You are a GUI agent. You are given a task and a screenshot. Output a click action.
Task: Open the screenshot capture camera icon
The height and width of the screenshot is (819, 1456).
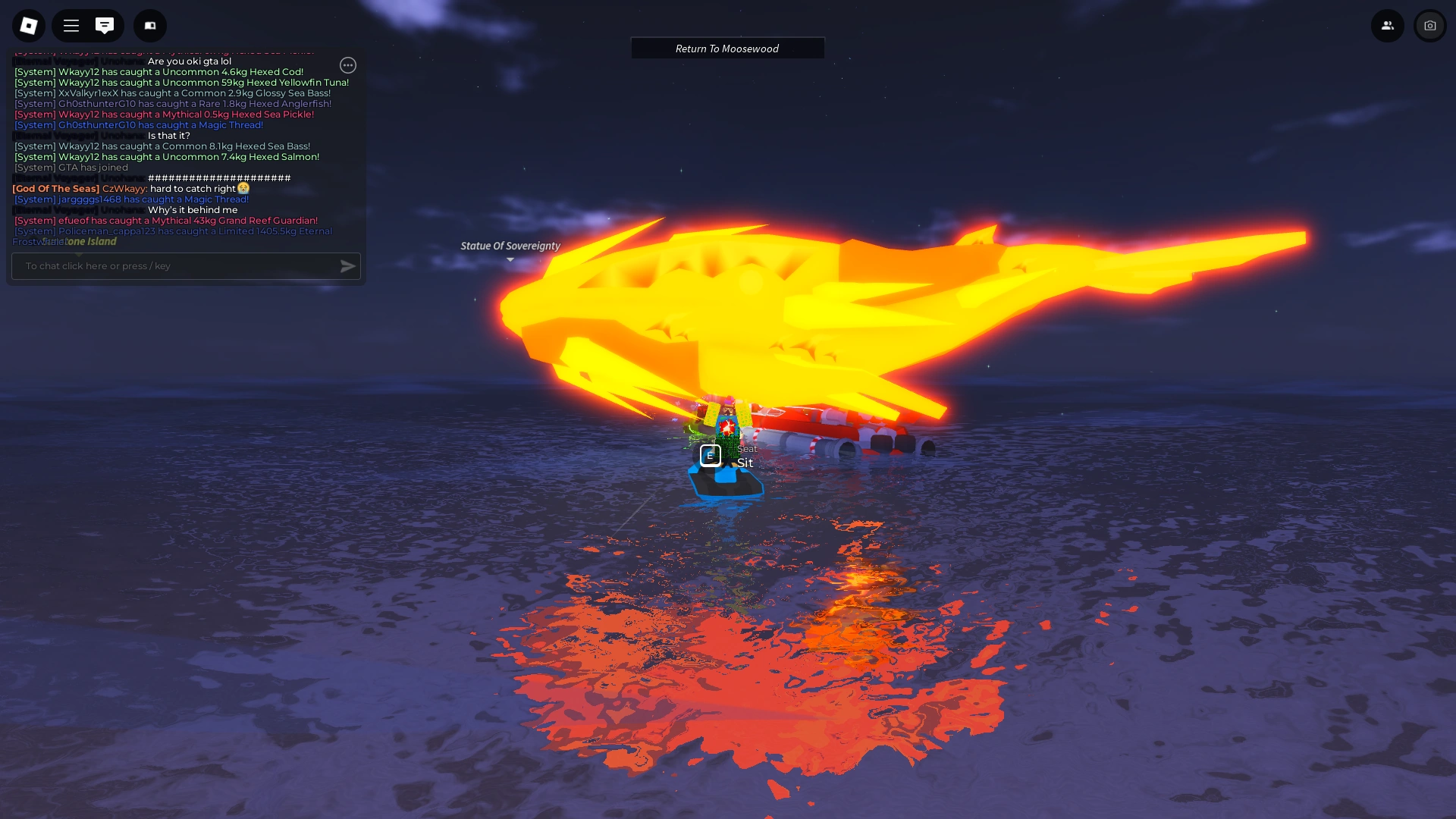1430,25
